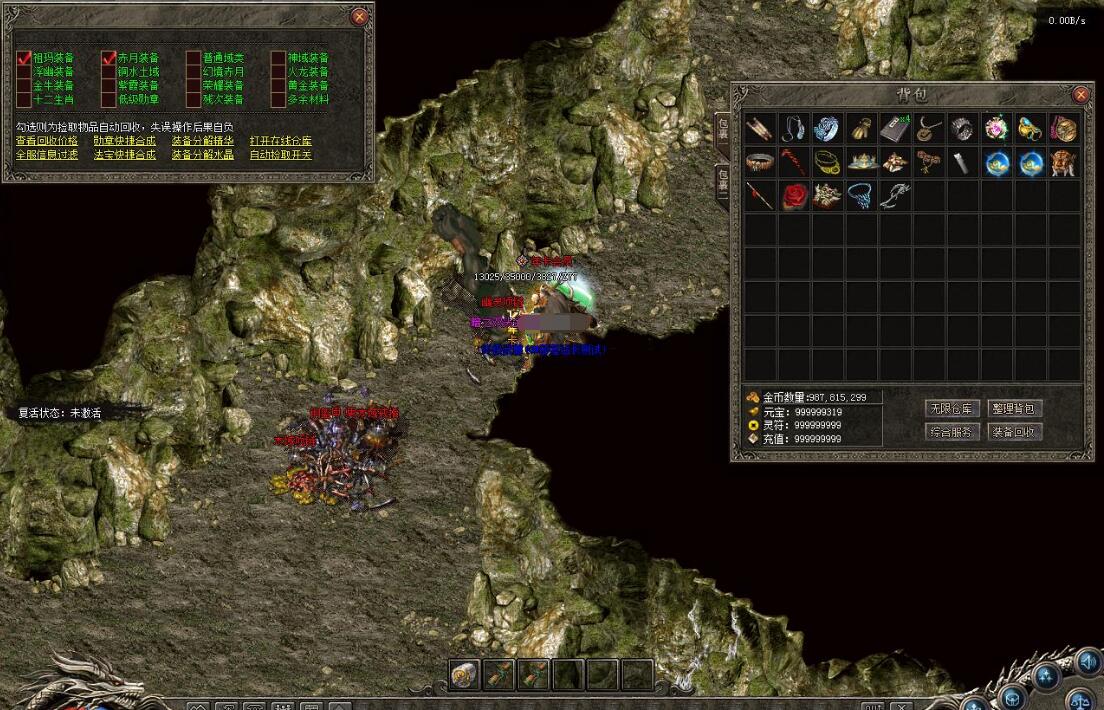Open the 无限仓库 storage
Image resolution: width=1104 pixels, height=710 pixels.
[x=952, y=408]
